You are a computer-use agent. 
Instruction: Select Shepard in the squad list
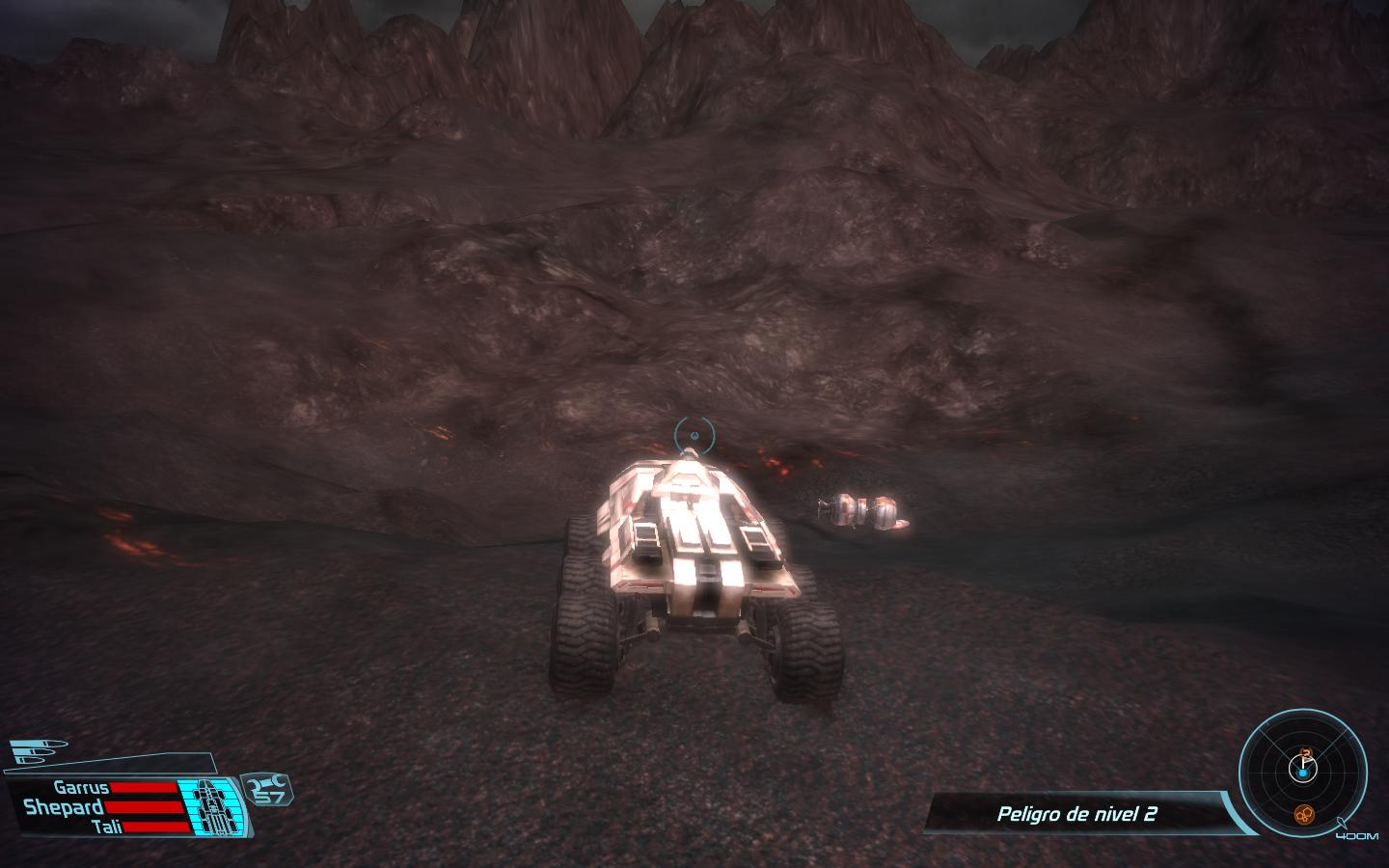[x=64, y=806]
